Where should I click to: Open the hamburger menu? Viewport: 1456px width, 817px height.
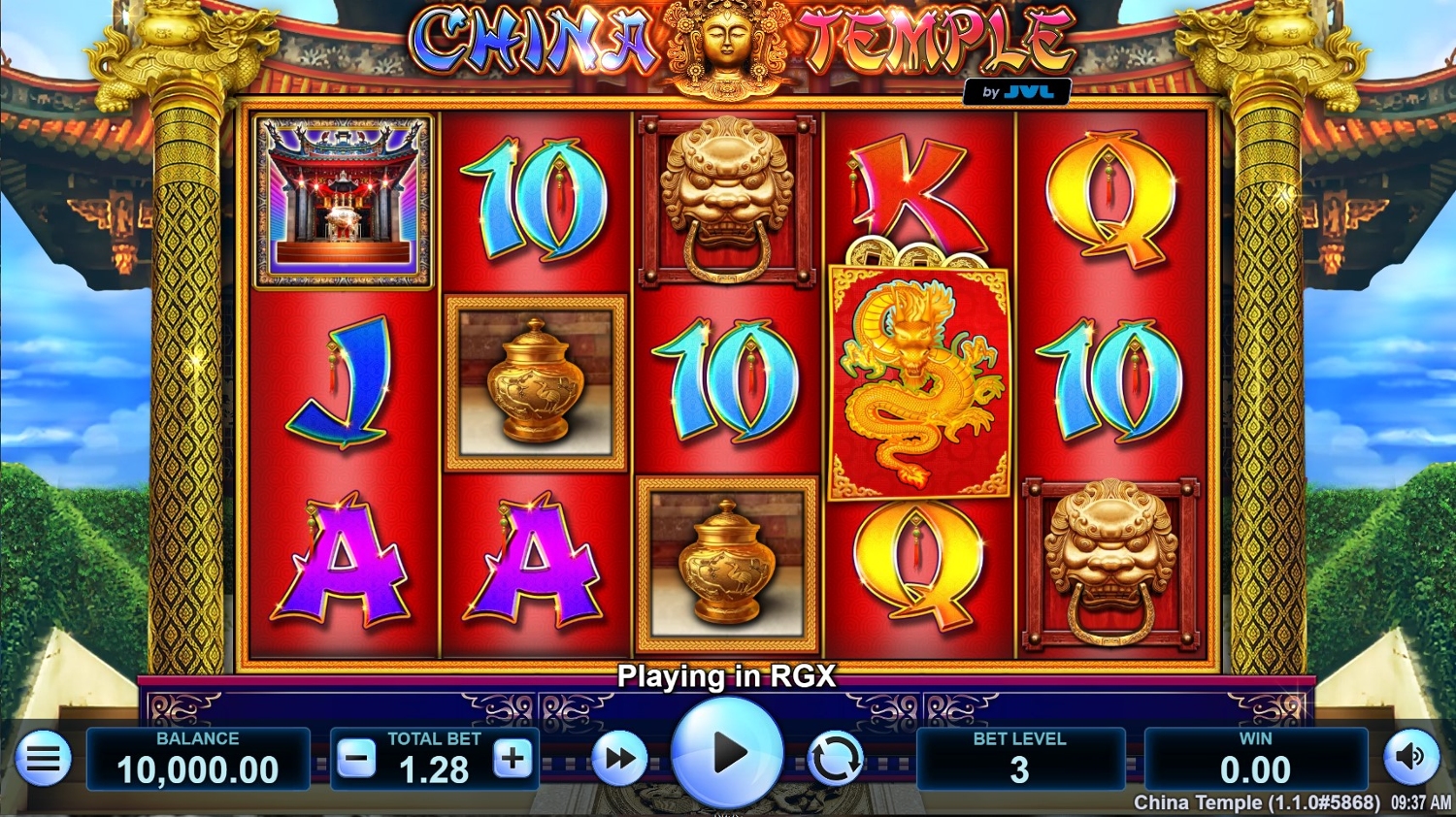click(x=44, y=759)
